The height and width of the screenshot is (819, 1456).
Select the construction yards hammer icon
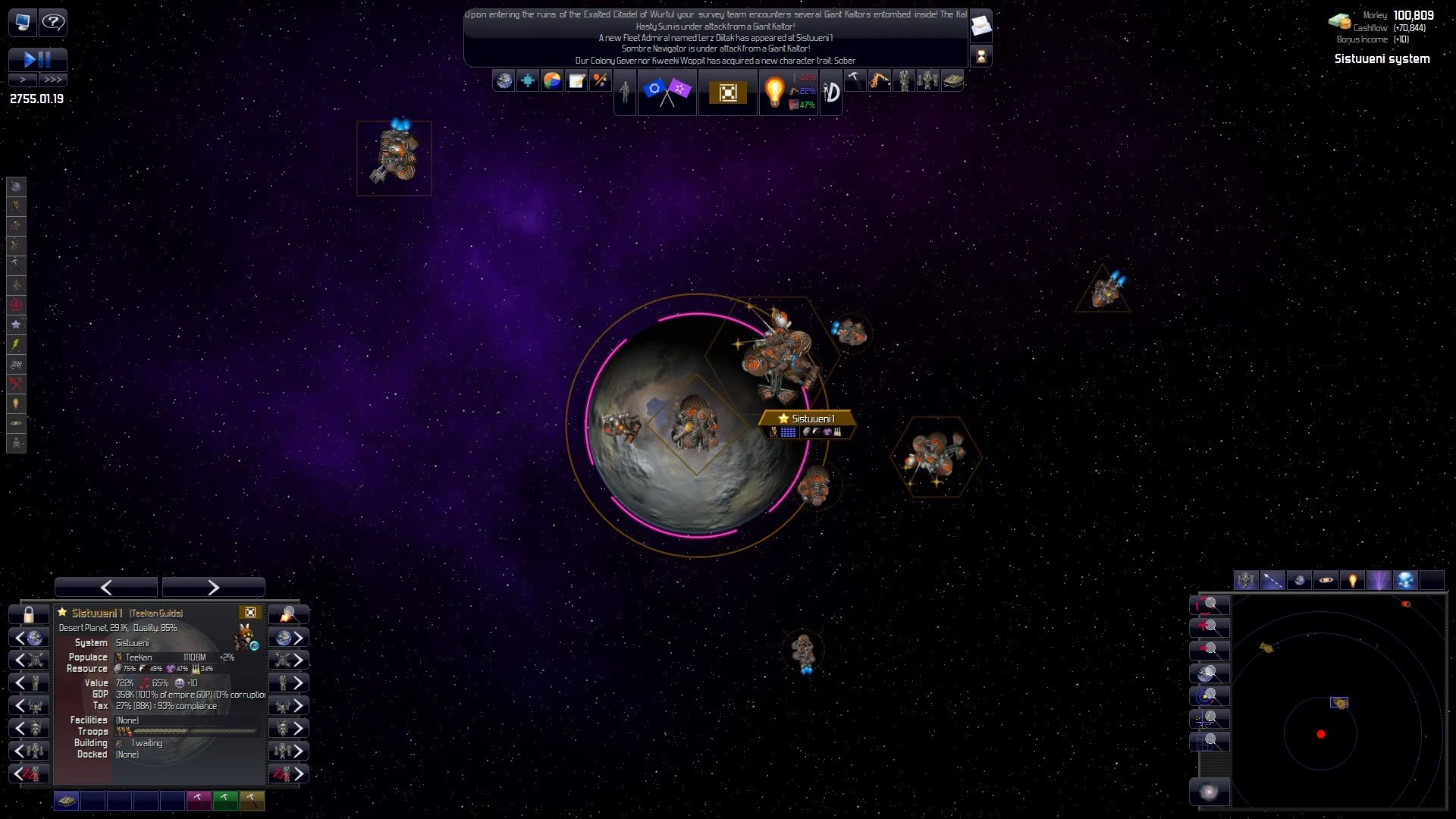pyautogui.click(x=855, y=80)
